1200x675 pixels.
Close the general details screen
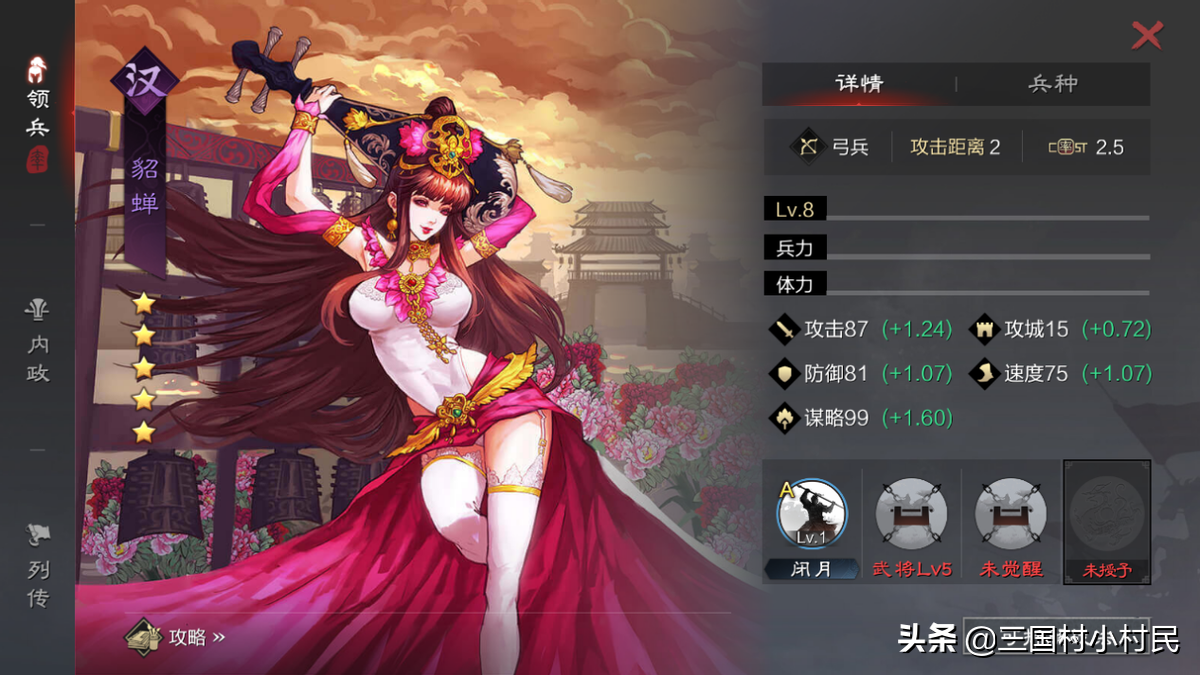tap(1146, 36)
